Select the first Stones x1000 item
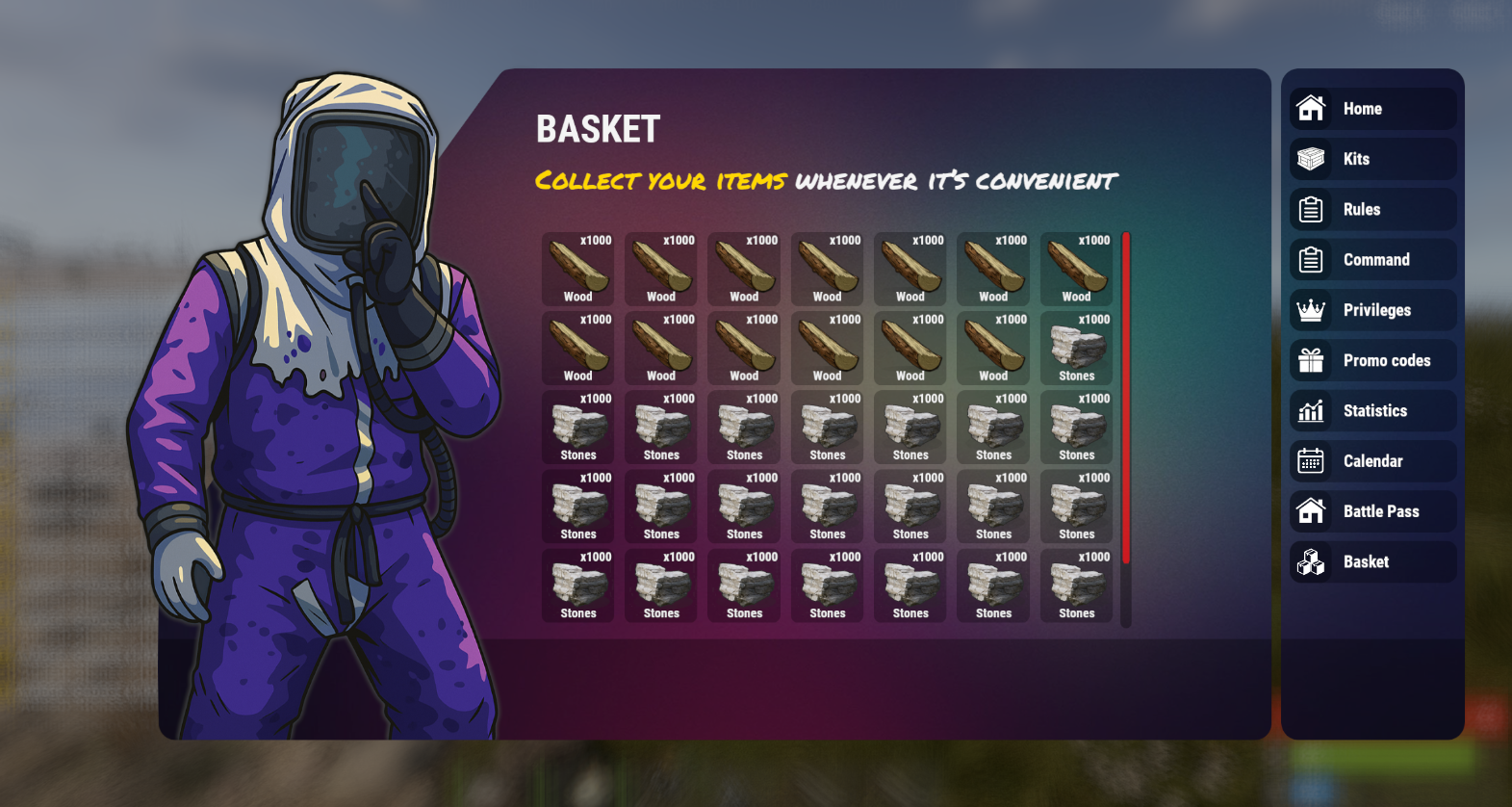This screenshot has width=1512, height=807. tap(1076, 349)
